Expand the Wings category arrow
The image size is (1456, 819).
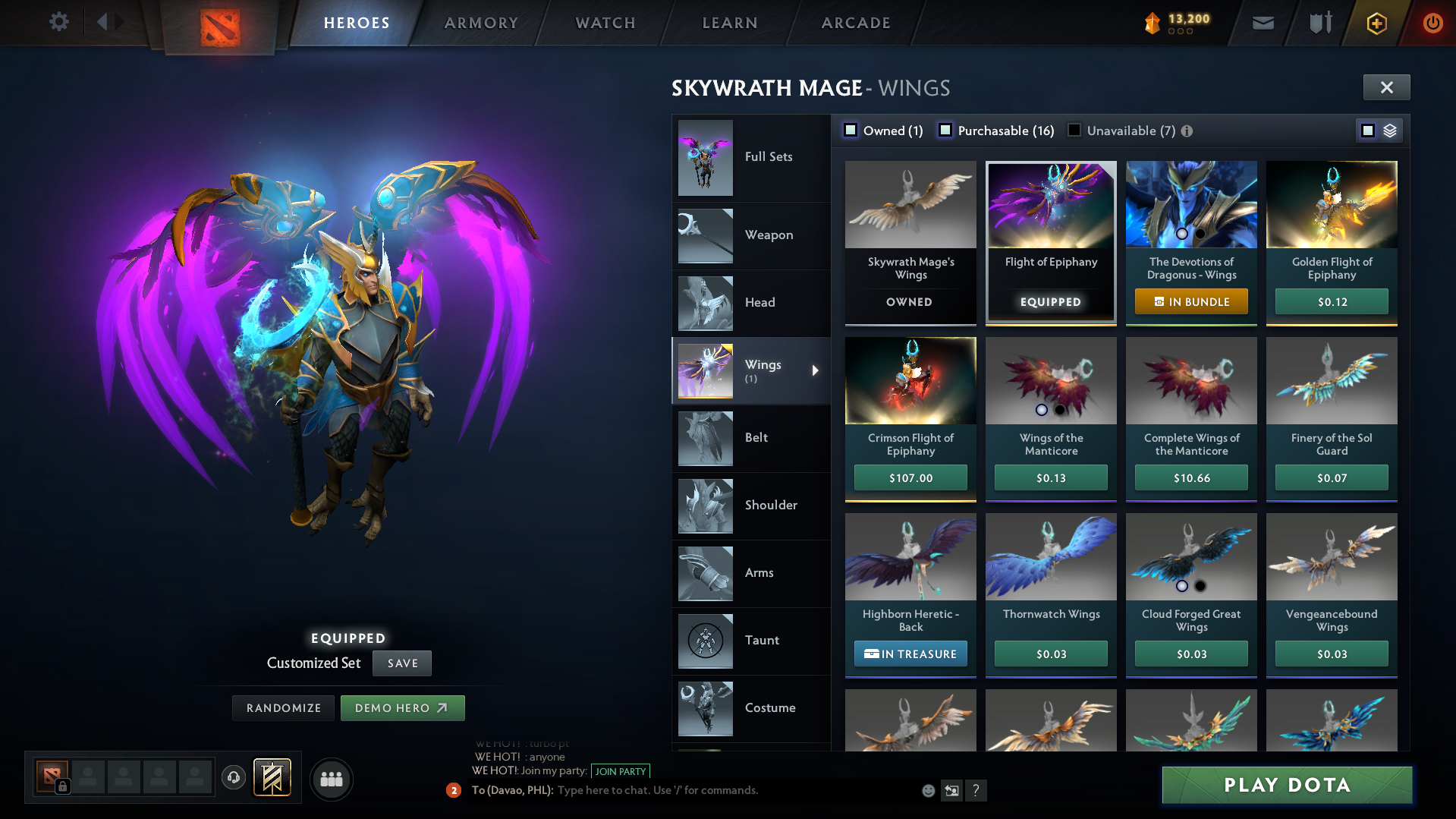click(816, 371)
